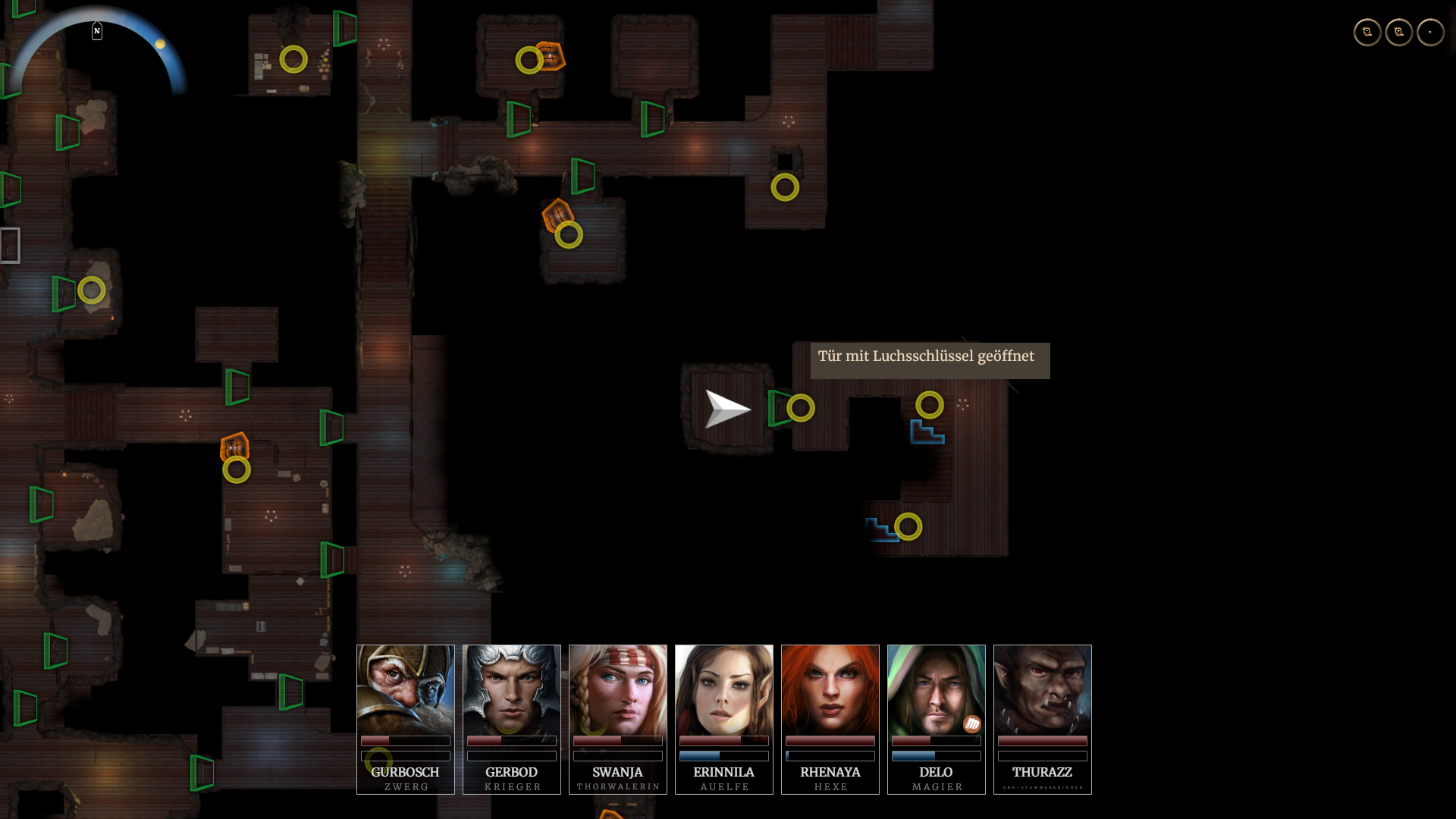The width and height of the screenshot is (1456, 819).
Task: Select Thurazz the orc portrait
Action: [1043, 690]
